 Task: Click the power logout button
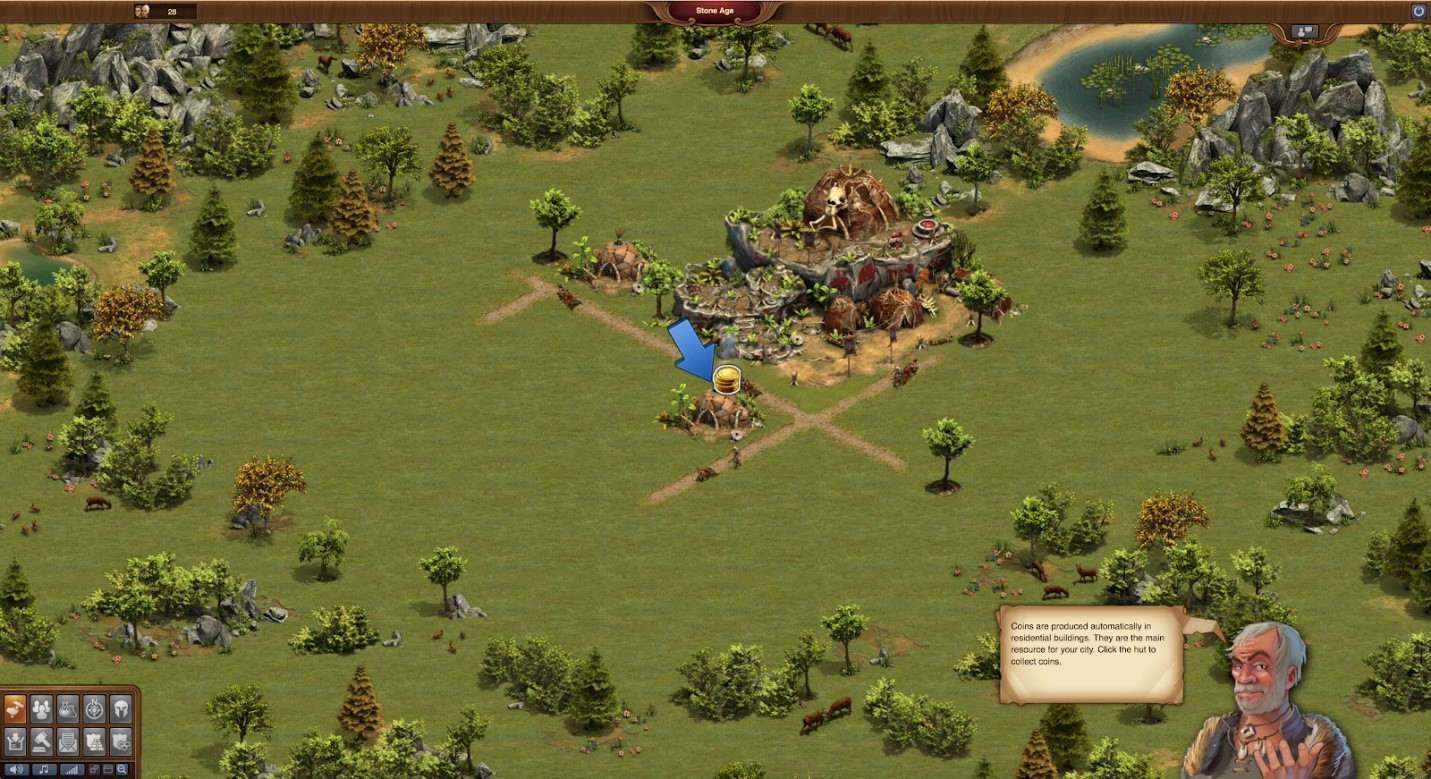point(1418,11)
